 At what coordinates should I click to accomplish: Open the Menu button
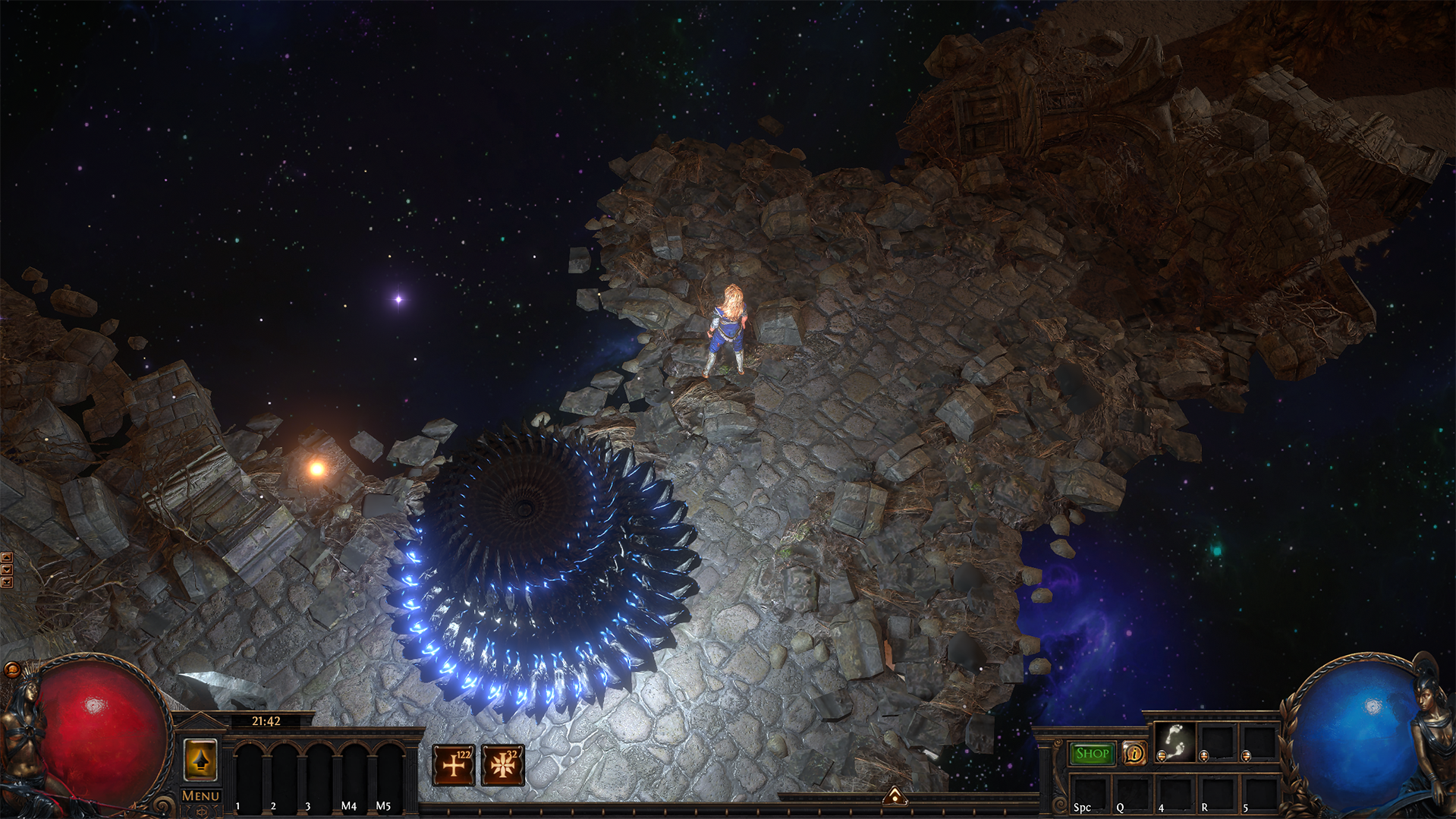[x=200, y=795]
